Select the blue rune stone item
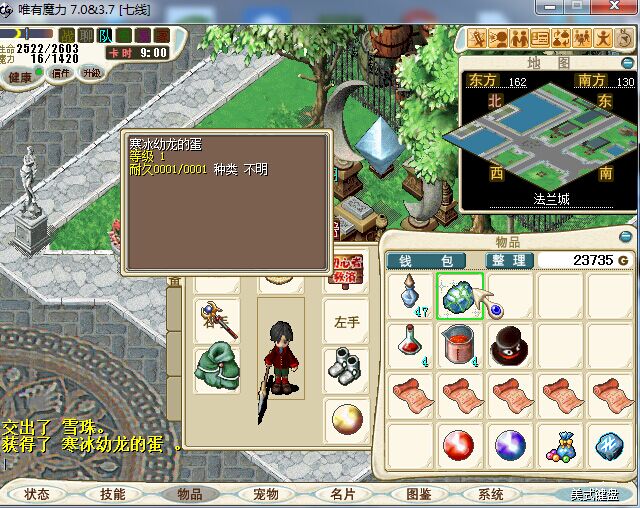Screen dimensions: 640x508 pos(611,443)
